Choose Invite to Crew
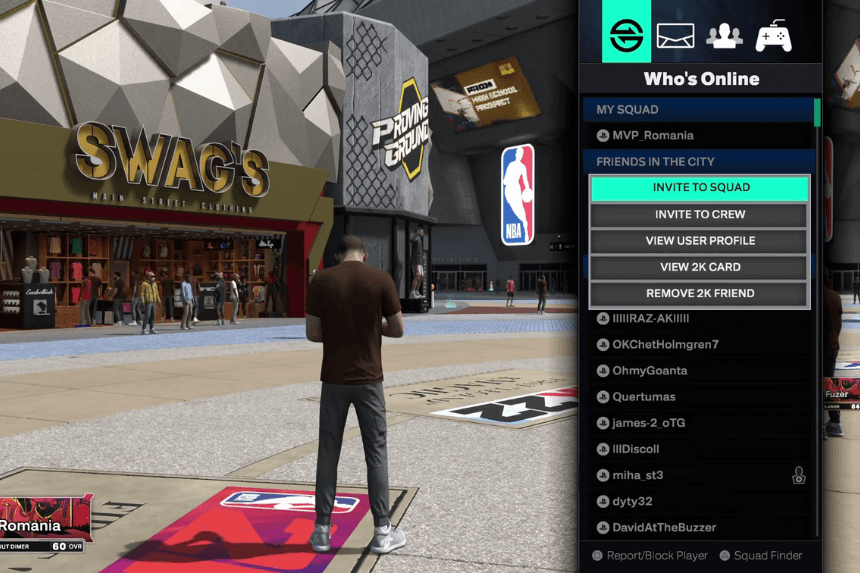This screenshot has height=573, width=860. pyautogui.click(x=700, y=215)
